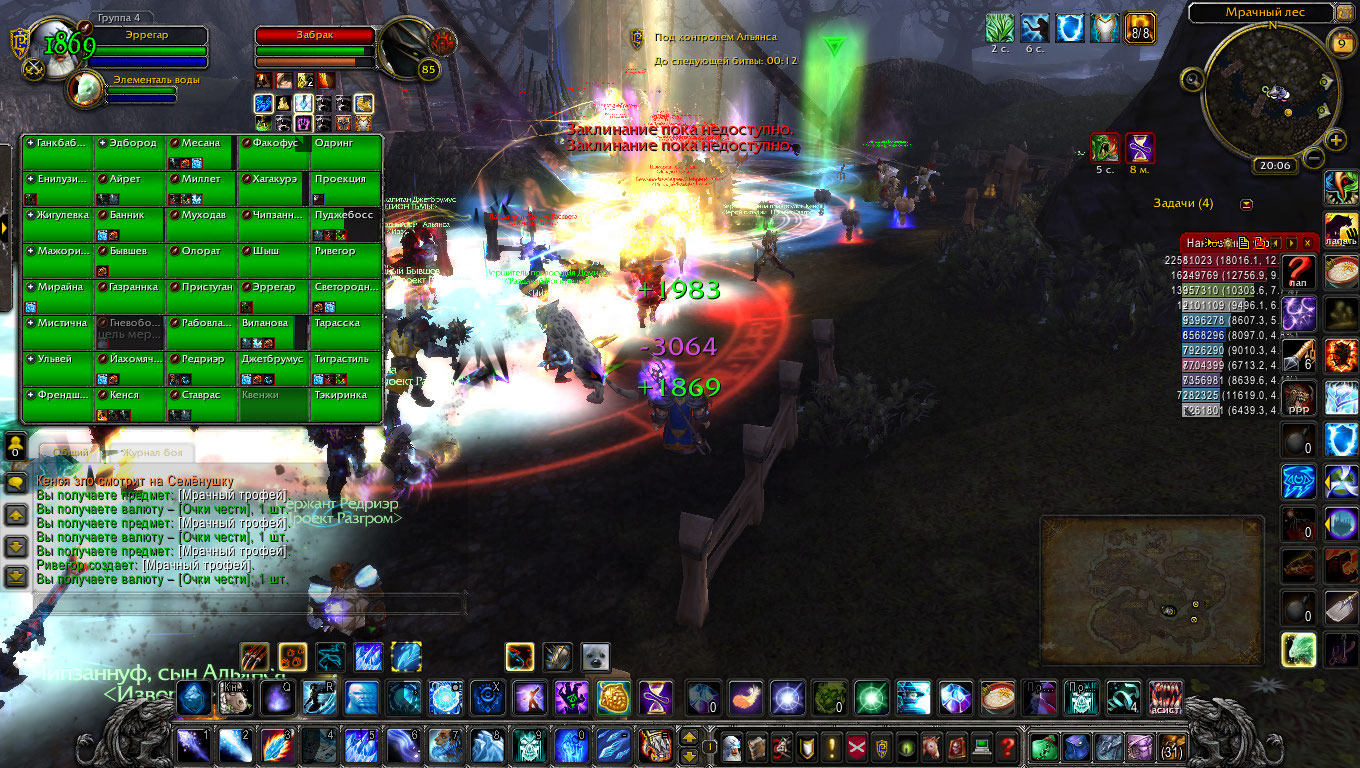Image resolution: width=1360 pixels, height=768 pixels.
Task: Open the red question mark help button
Action: (x=1008, y=747)
